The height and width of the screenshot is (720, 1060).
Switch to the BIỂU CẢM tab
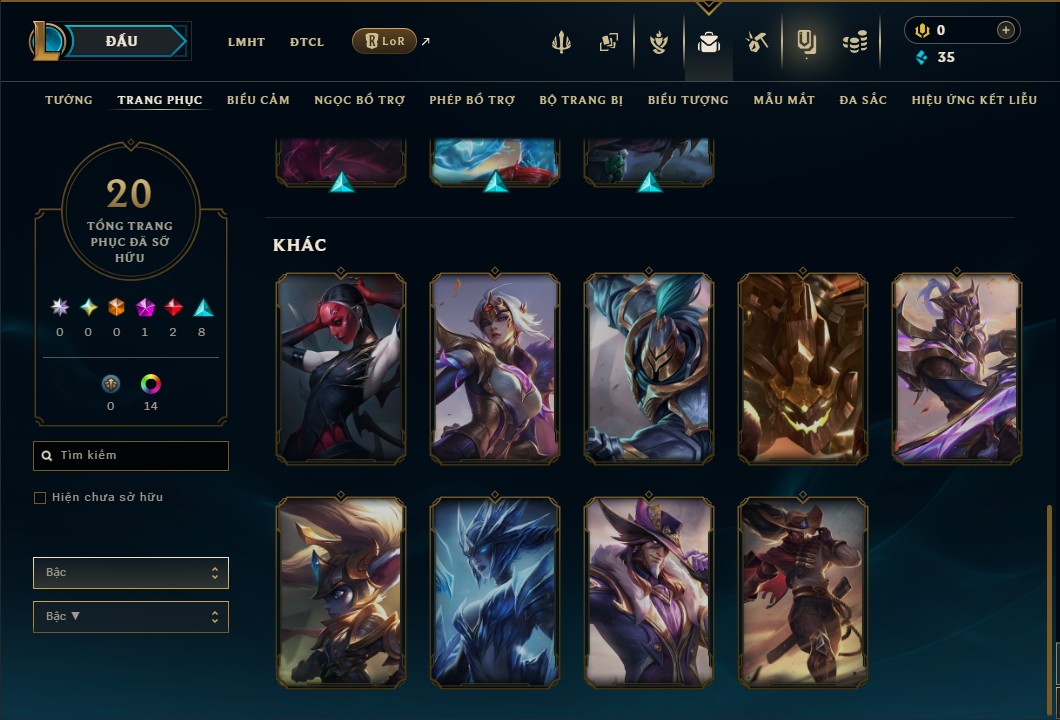pyautogui.click(x=258, y=100)
